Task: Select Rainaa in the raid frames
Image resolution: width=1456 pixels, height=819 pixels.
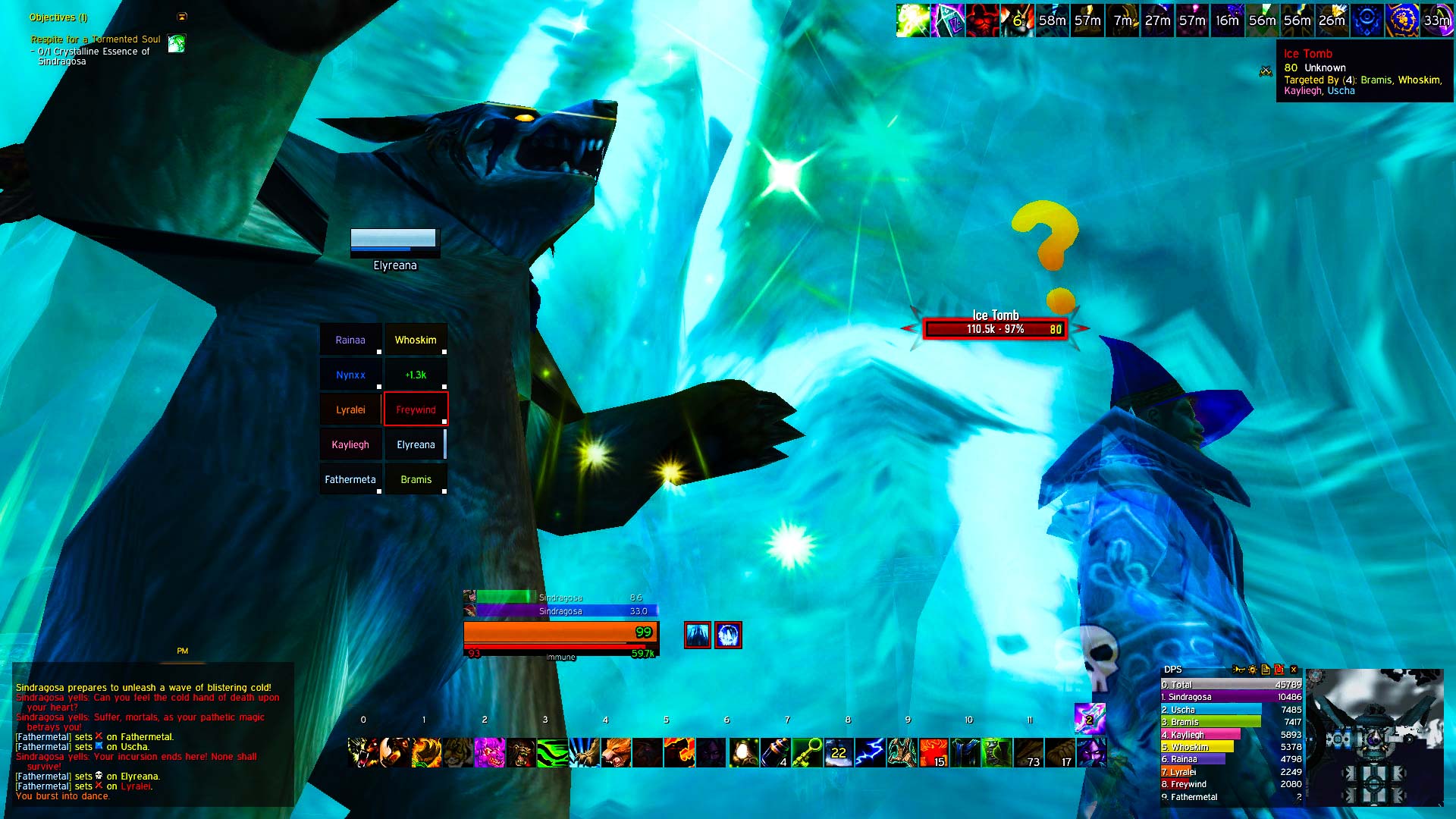Action: click(x=350, y=340)
